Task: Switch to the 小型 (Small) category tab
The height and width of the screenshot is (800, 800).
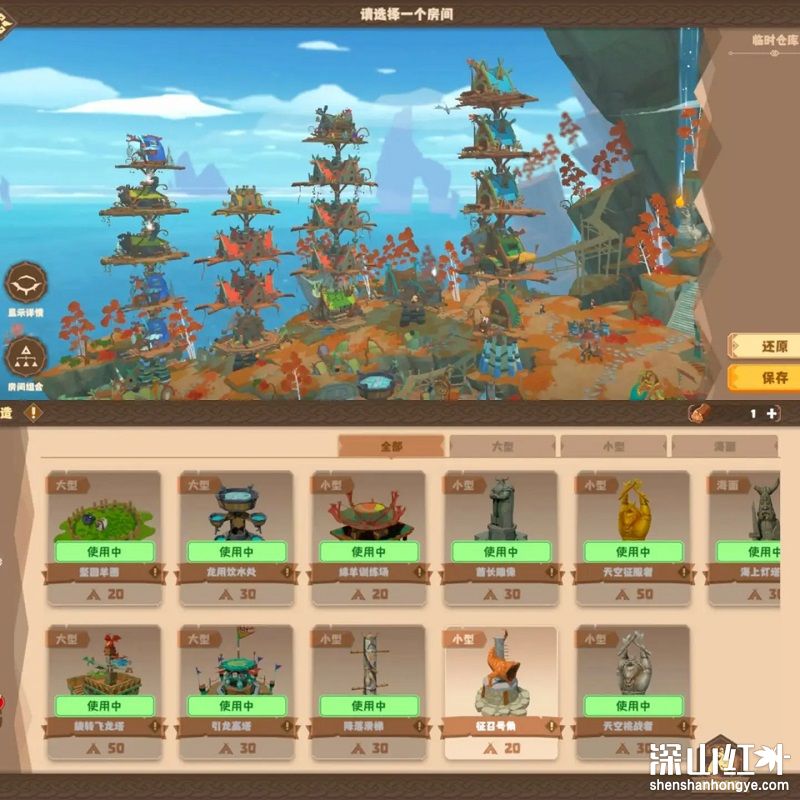Action: coord(613,446)
